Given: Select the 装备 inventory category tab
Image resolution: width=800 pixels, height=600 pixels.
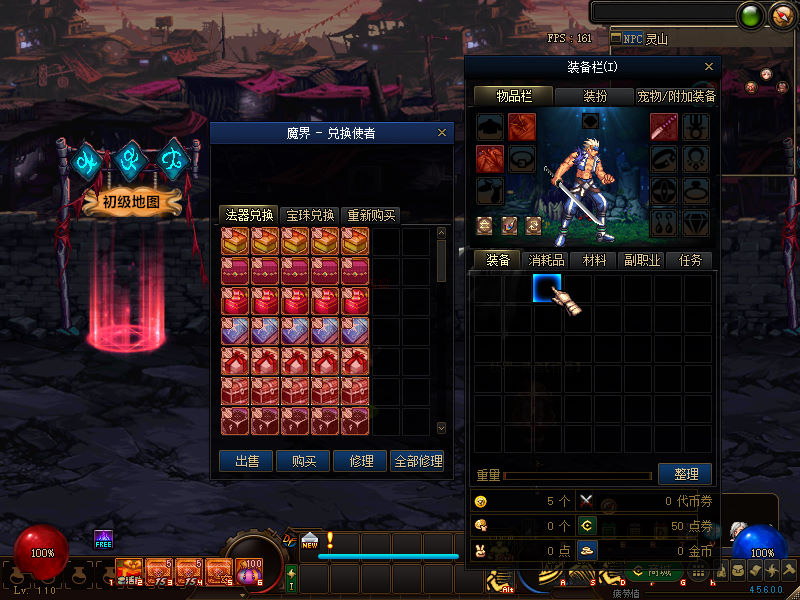Looking at the screenshot, I should pos(498,260).
